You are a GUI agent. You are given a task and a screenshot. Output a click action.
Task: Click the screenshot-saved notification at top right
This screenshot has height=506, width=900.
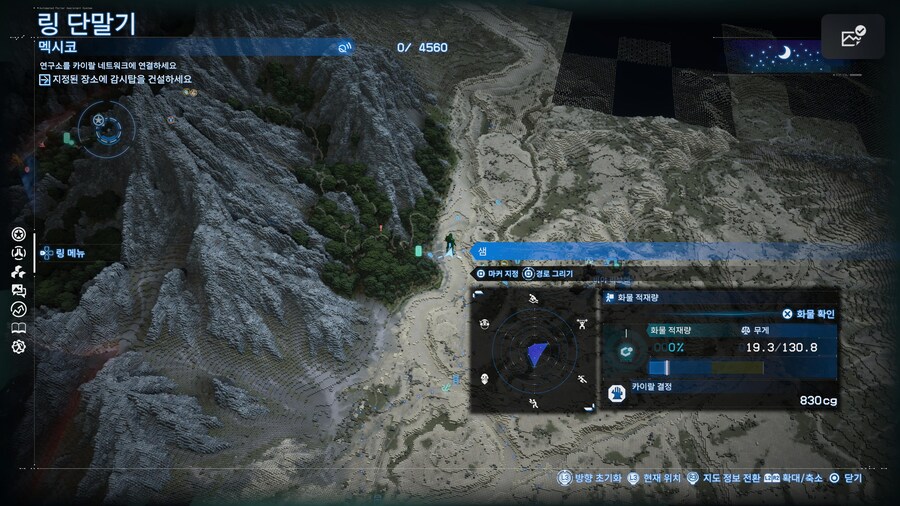click(853, 37)
